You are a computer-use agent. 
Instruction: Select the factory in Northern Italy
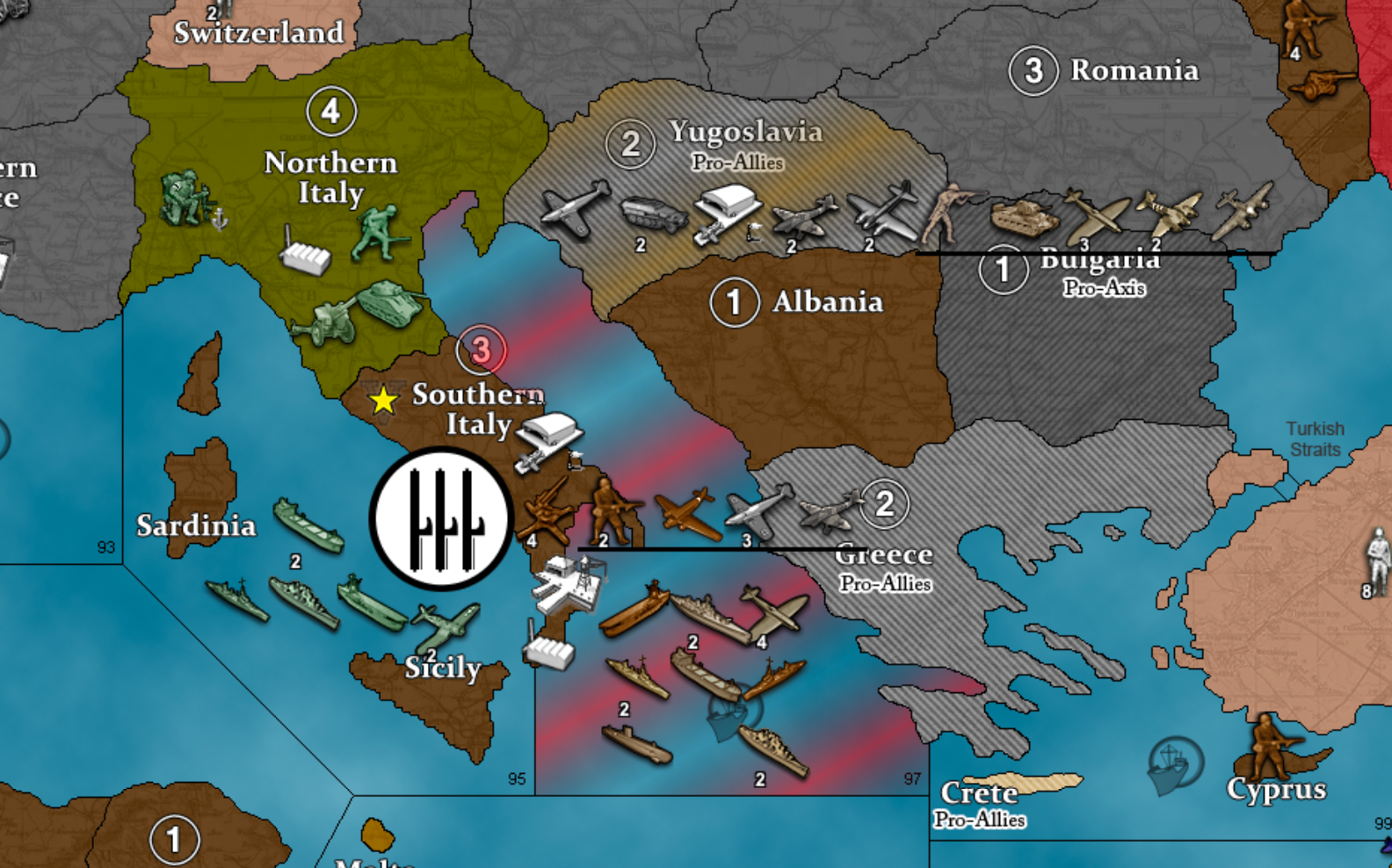coord(305,254)
